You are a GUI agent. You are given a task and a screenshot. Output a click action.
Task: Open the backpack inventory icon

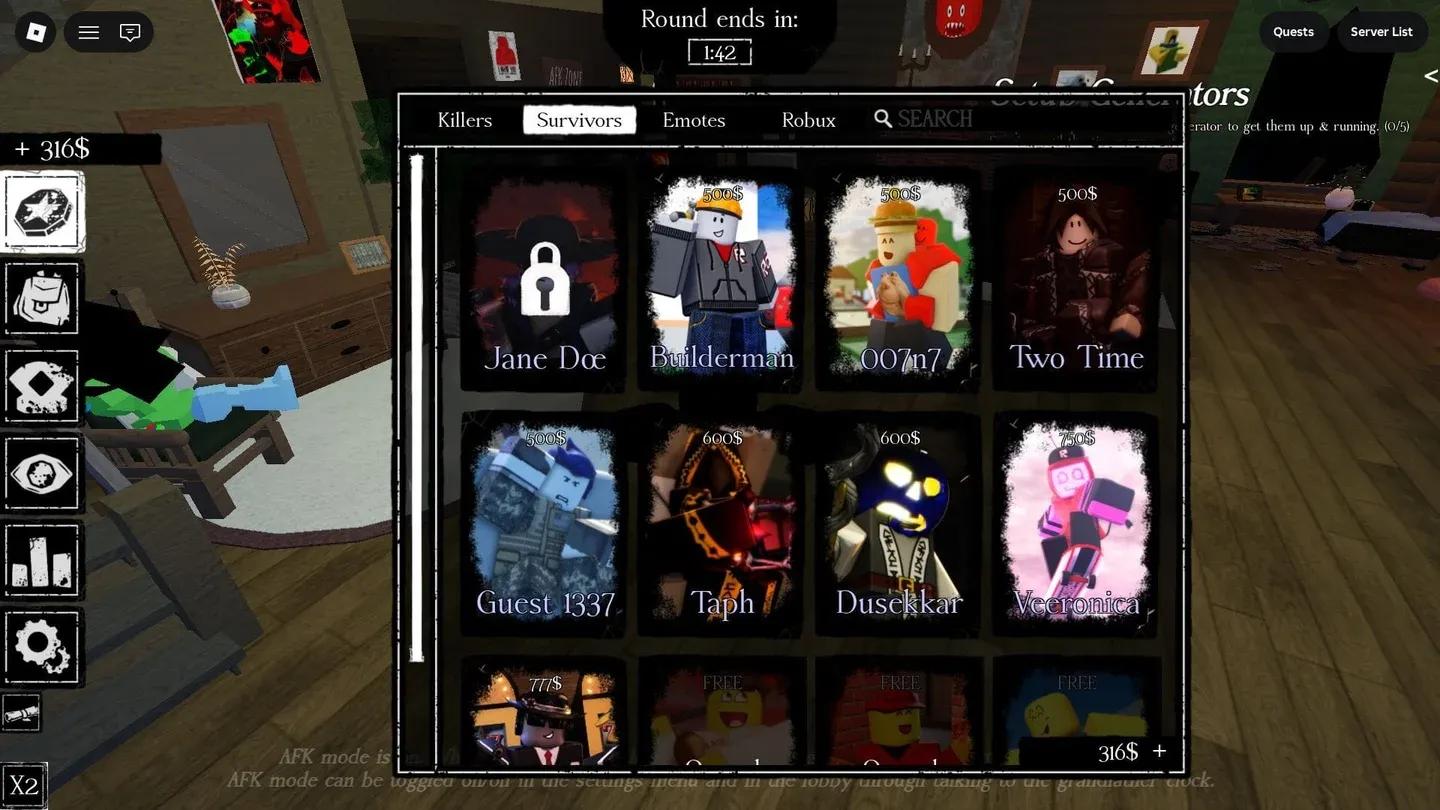[42, 298]
